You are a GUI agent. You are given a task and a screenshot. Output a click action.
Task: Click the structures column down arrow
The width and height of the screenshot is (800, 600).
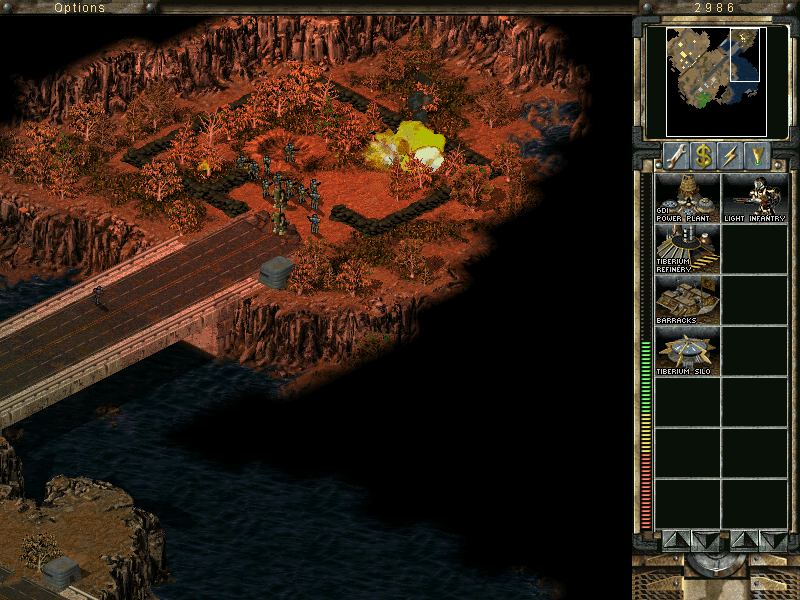[x=705, y=540]
